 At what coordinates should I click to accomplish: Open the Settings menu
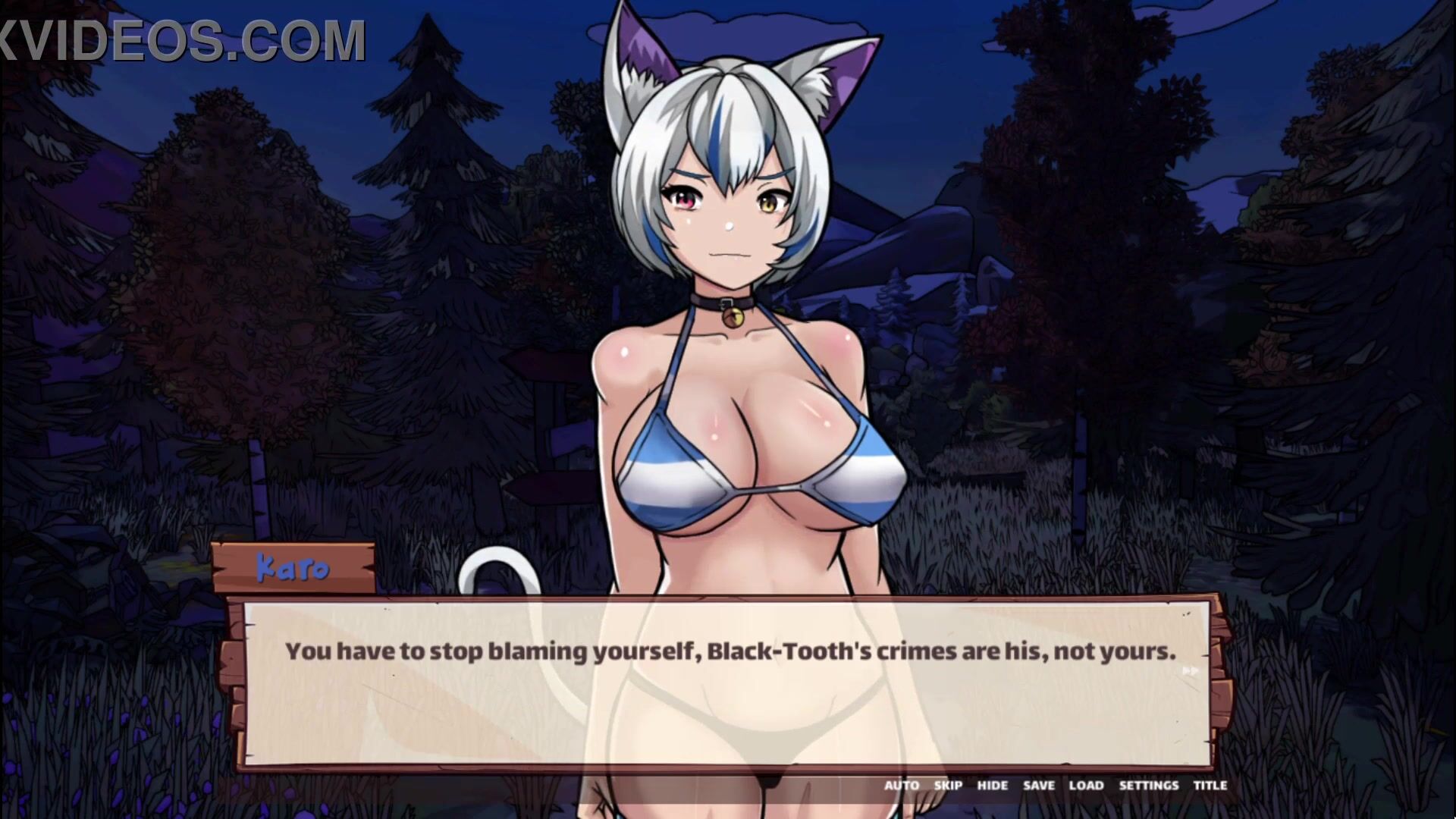pos(1148,786)
